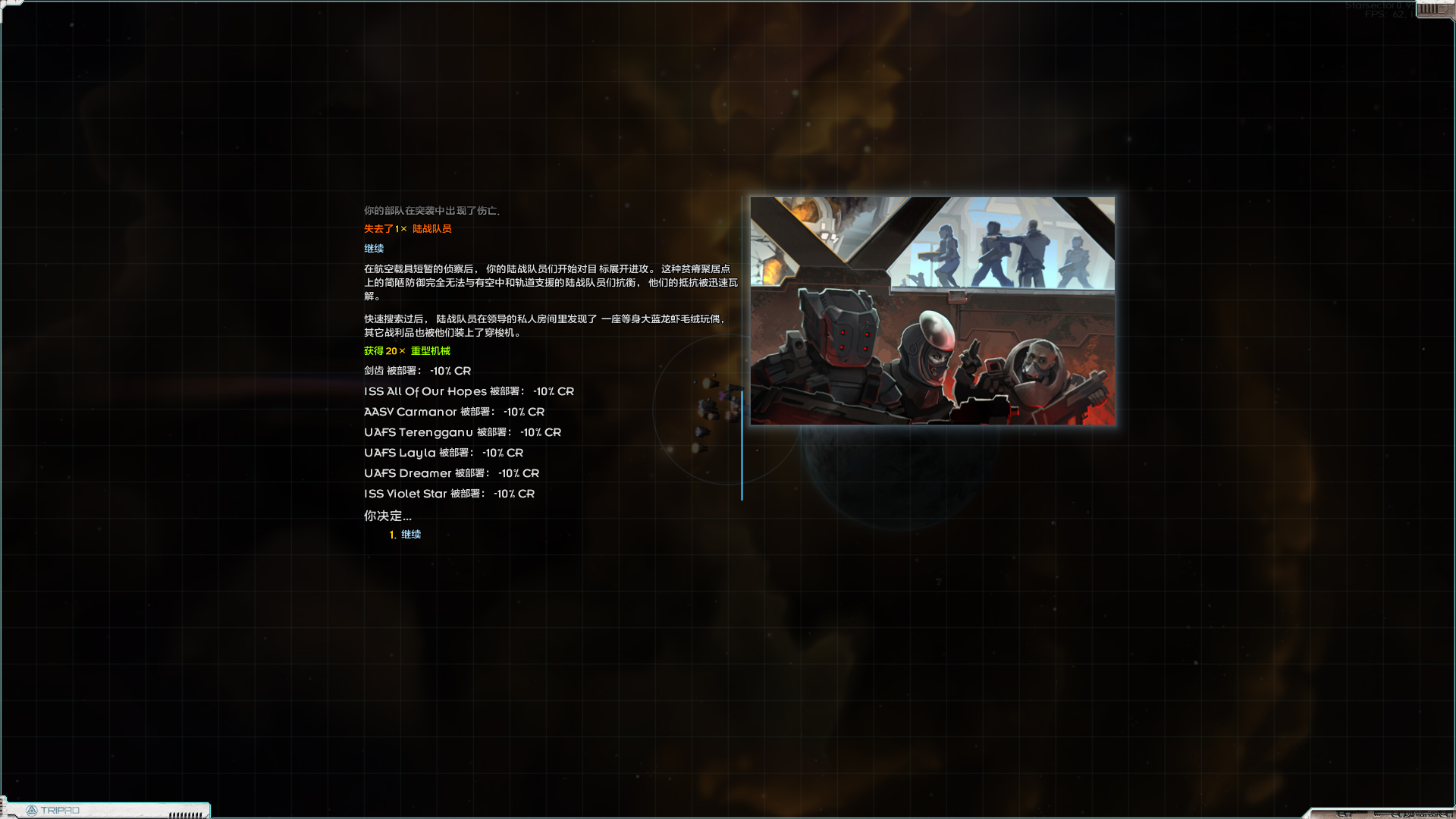1456x819 pixels.
Task: Select the ISS All Of Our Hopes entry
Action: click(x=468, y=391)
